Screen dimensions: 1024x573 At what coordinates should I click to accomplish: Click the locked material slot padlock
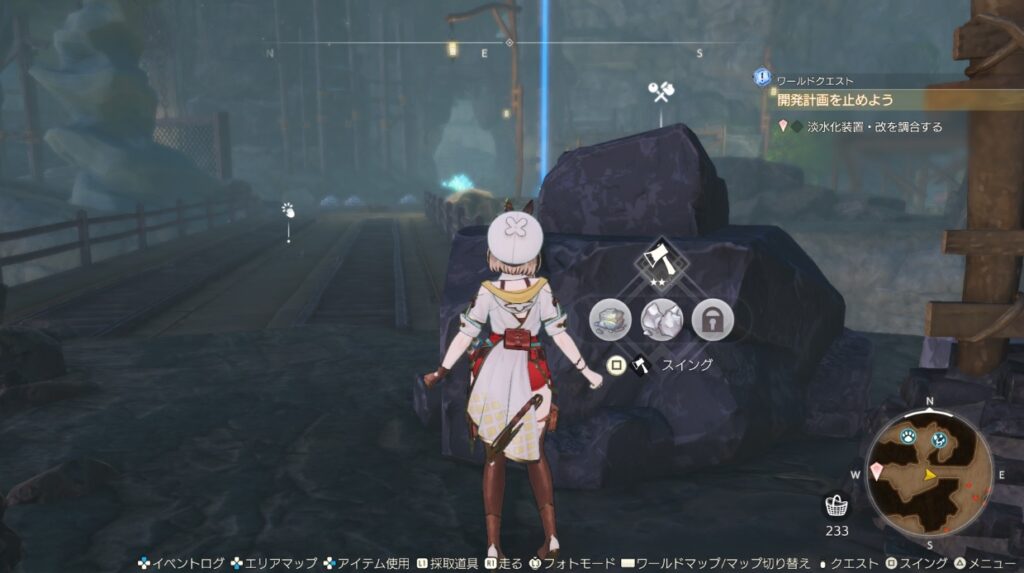pyautogui.click(x=712, y=319)
